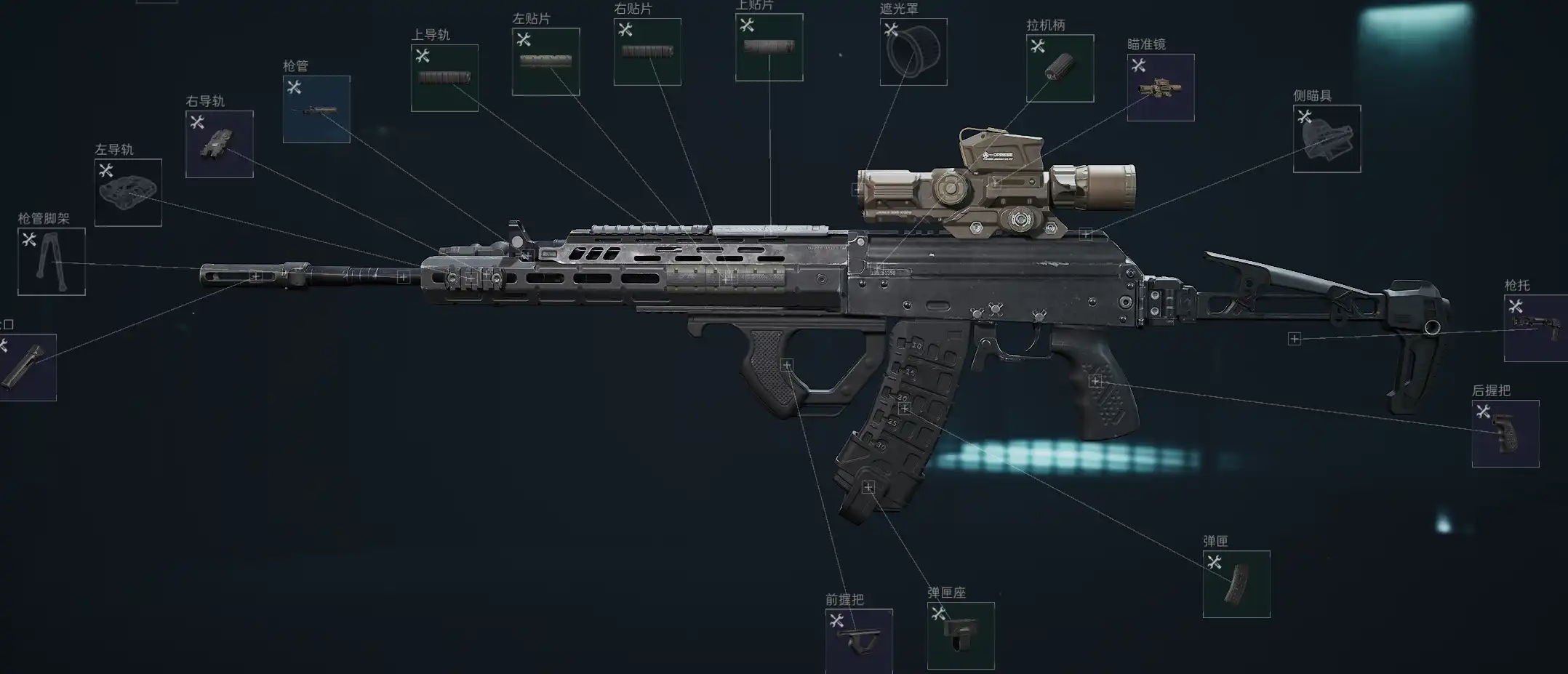Open the 枪托 stock attachment slot
Screen dimensions: 1568x674
point(1536,328)
